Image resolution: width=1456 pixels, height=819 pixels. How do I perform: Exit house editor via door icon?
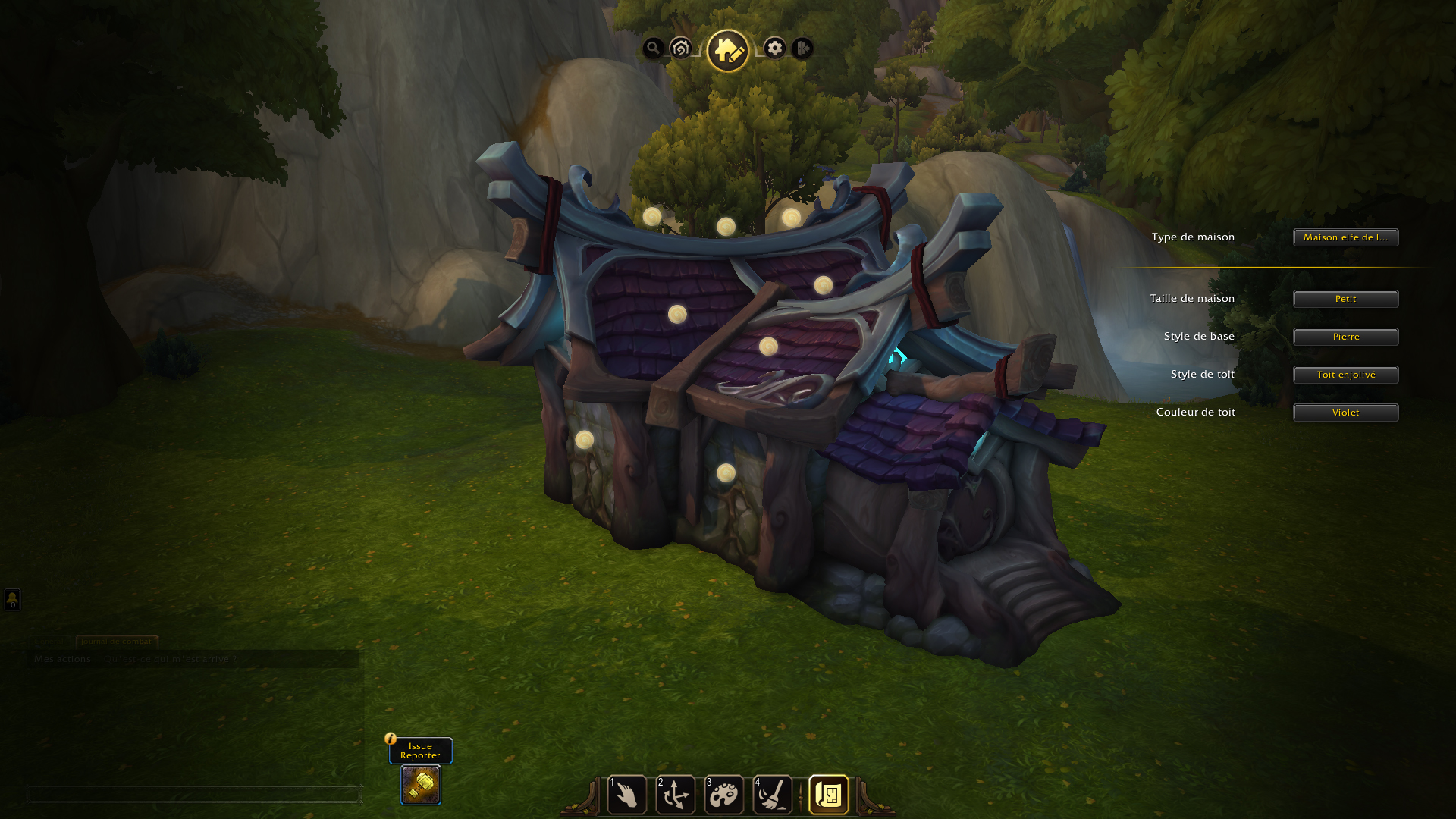(x=802, y=49)
